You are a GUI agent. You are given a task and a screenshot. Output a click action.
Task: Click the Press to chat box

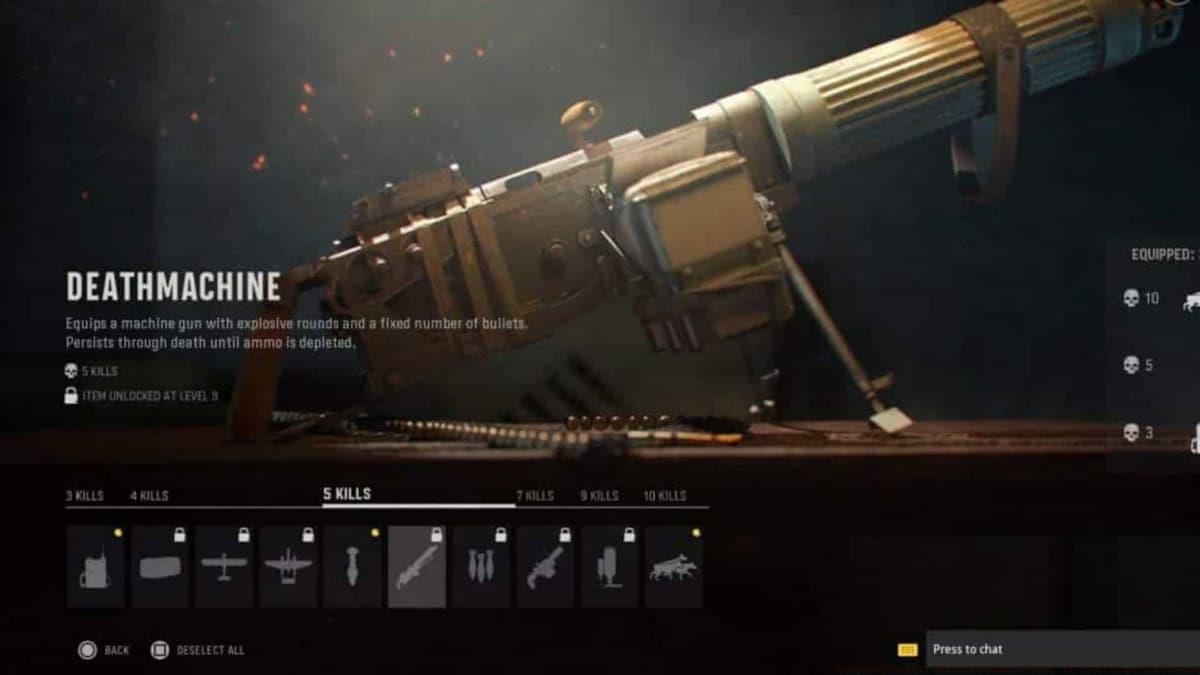click(x=1062, y=649)
